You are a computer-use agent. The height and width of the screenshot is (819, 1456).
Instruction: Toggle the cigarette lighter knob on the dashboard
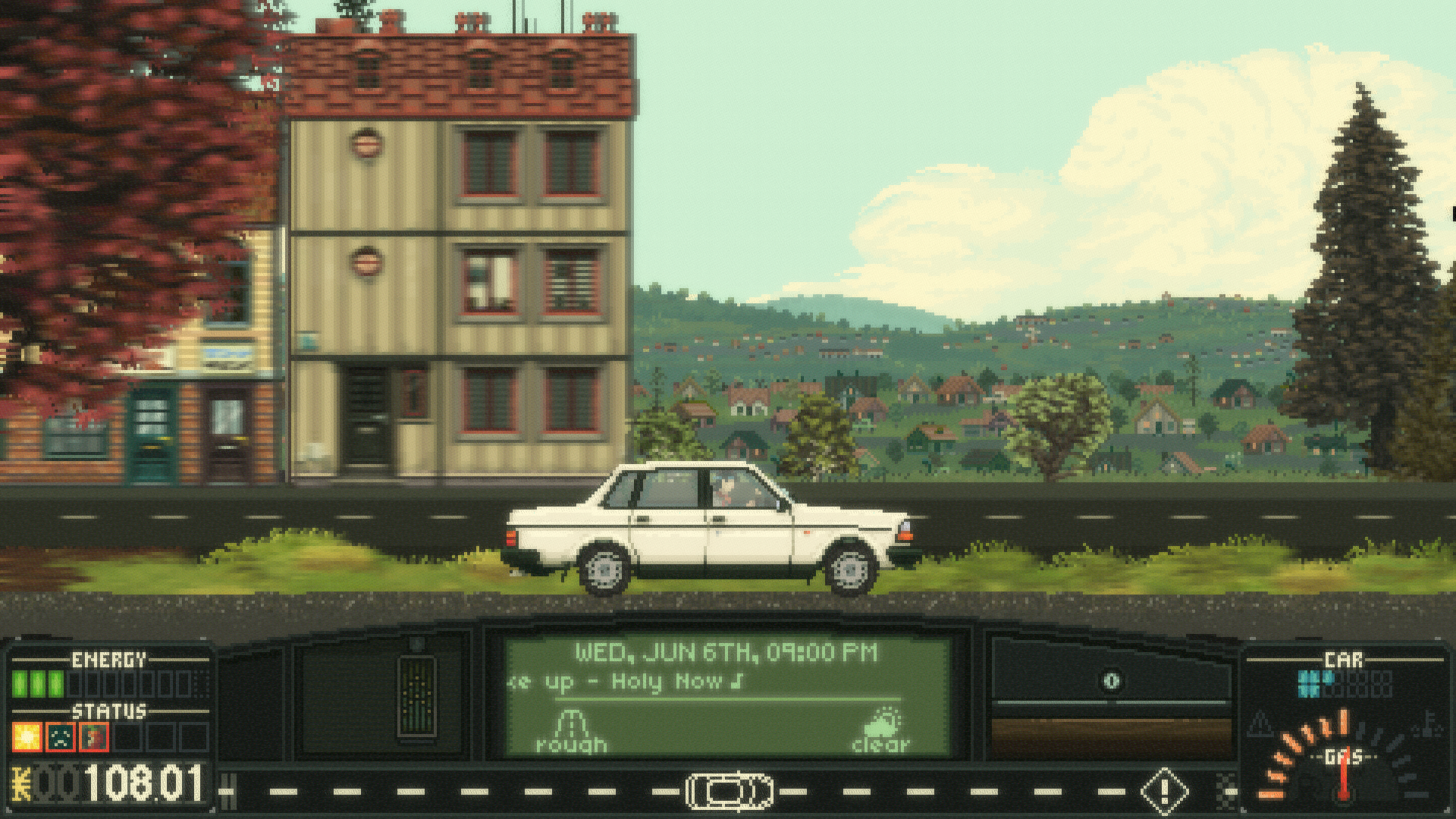[1111, 680]
